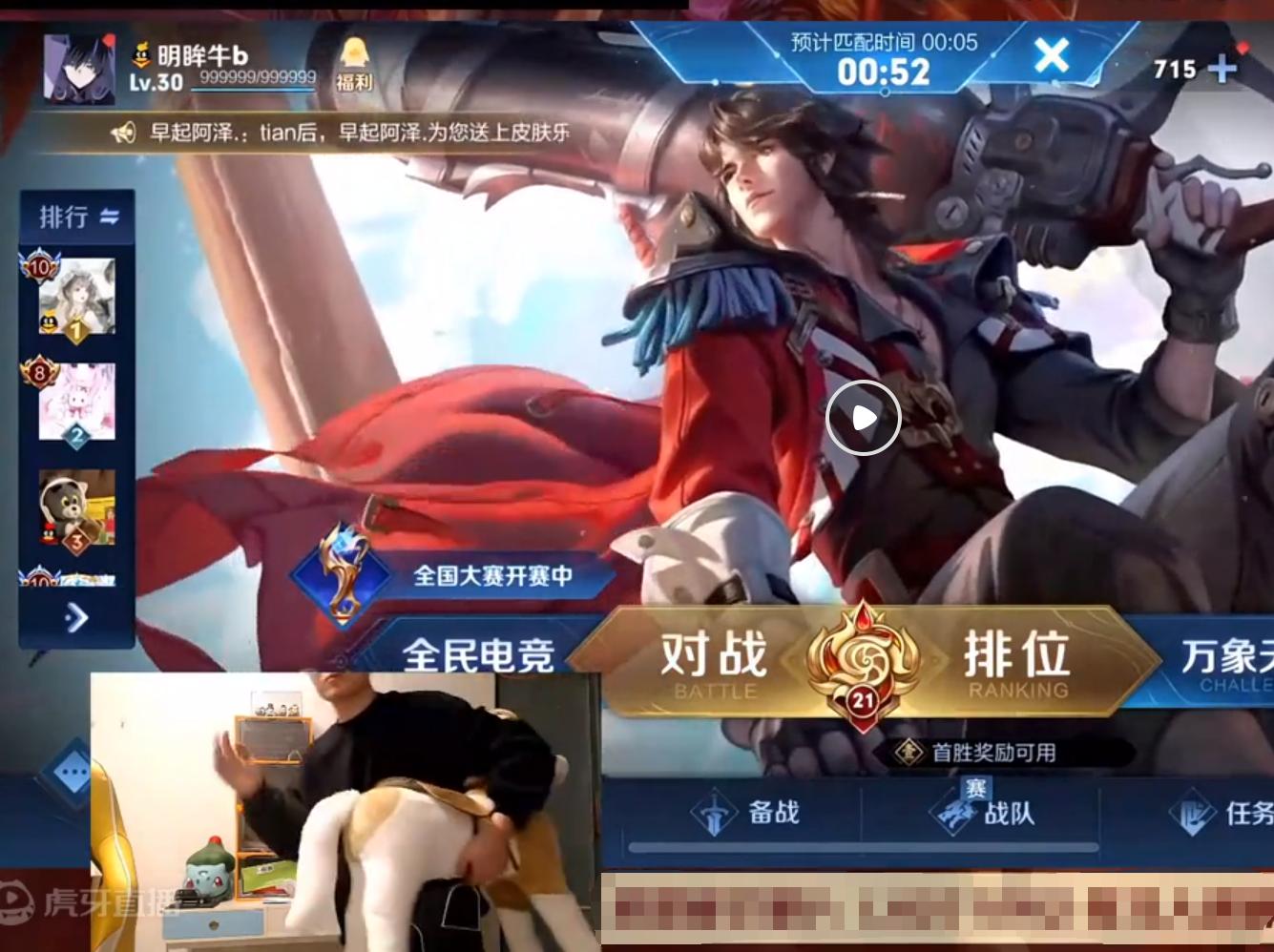Toggle the 排行 ranking list switch arrows
The width and height of the screenshot is (1274, 952).
click(108, 216)
